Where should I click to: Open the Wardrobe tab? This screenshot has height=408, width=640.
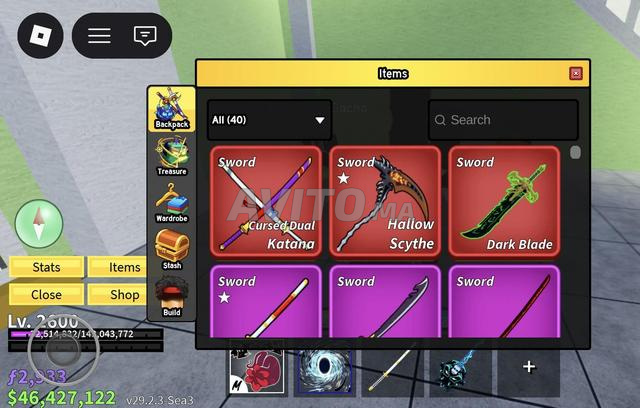click(x=171, y=203)
